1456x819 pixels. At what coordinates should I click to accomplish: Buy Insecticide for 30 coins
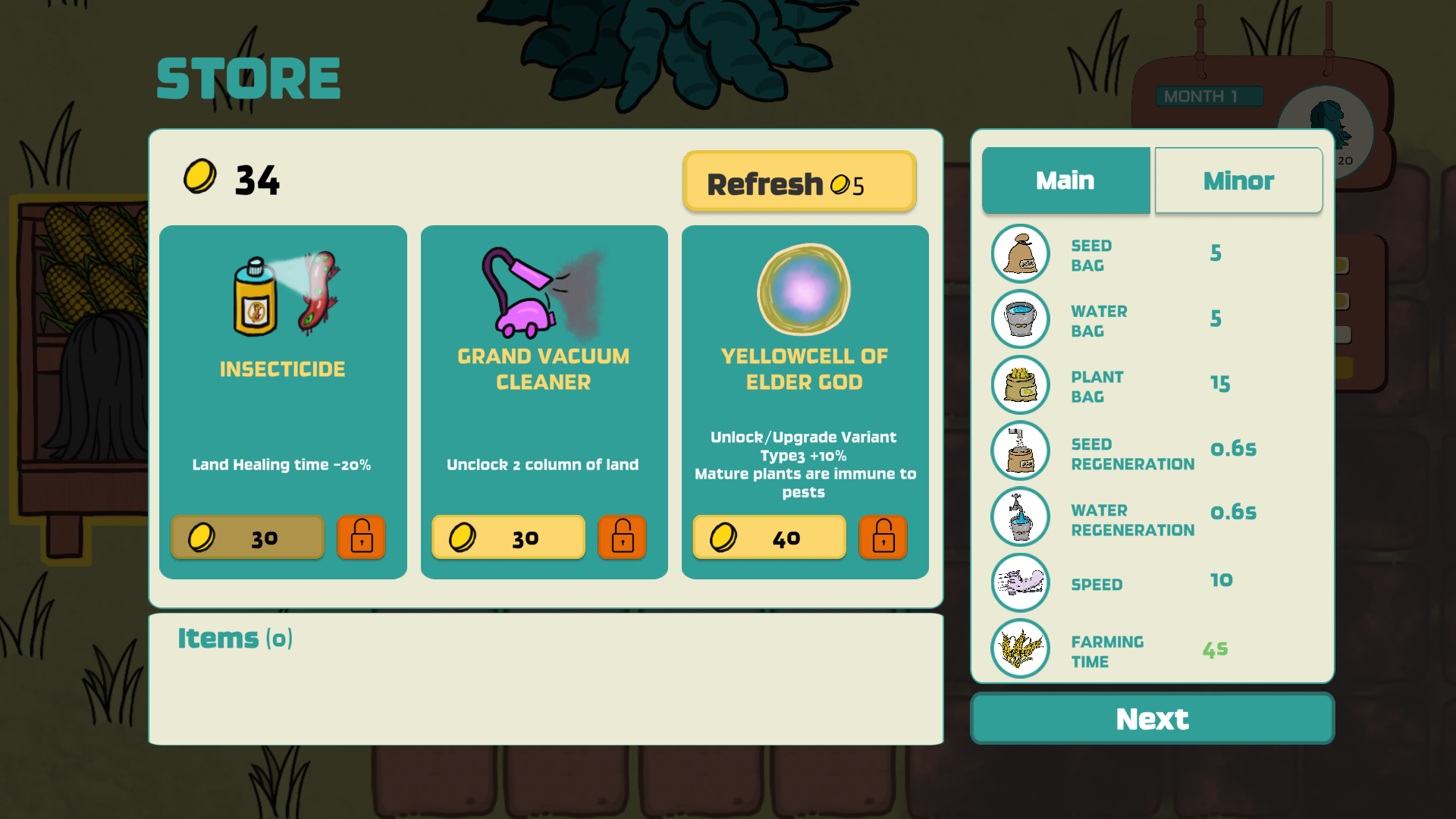click(x=248, y=538)
